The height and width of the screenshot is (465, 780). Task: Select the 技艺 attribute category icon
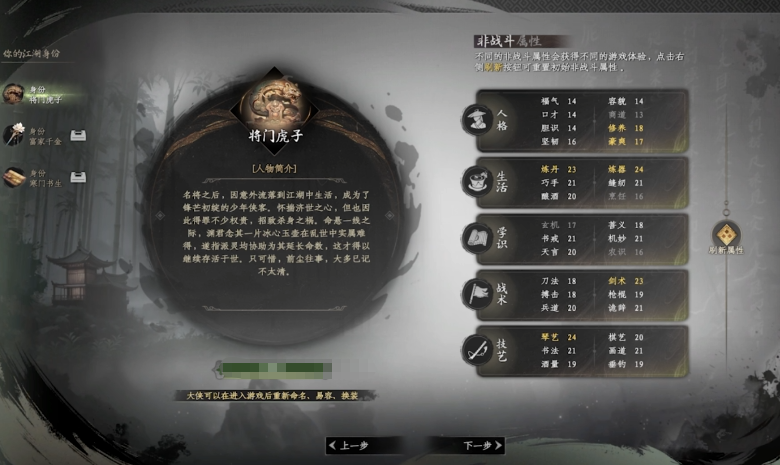(475, 350)
